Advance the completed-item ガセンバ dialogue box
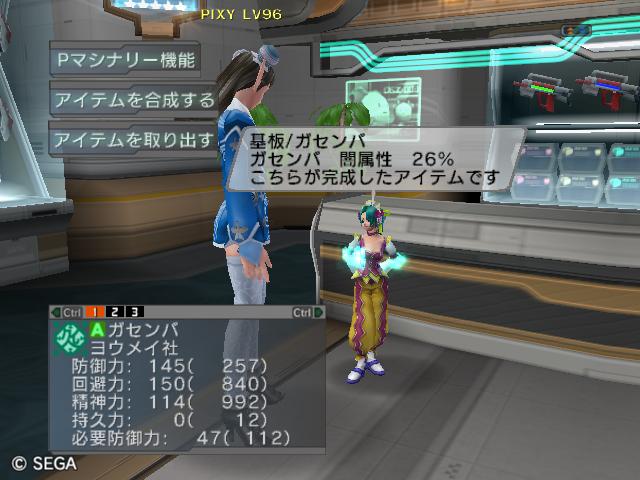The image size is (640, 480). coord(375,158)
